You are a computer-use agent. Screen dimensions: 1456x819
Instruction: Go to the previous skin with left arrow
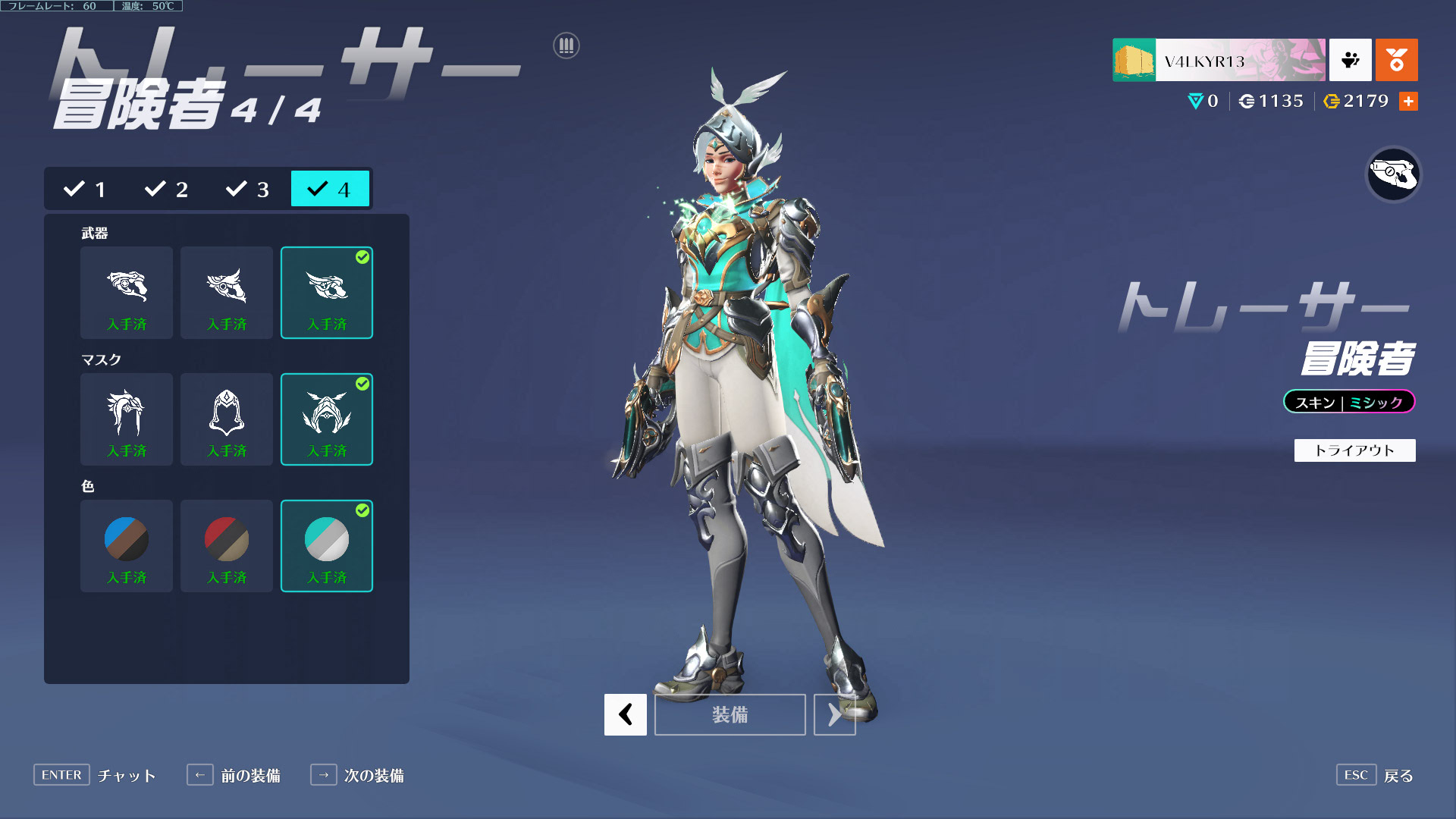coord(626,714)
